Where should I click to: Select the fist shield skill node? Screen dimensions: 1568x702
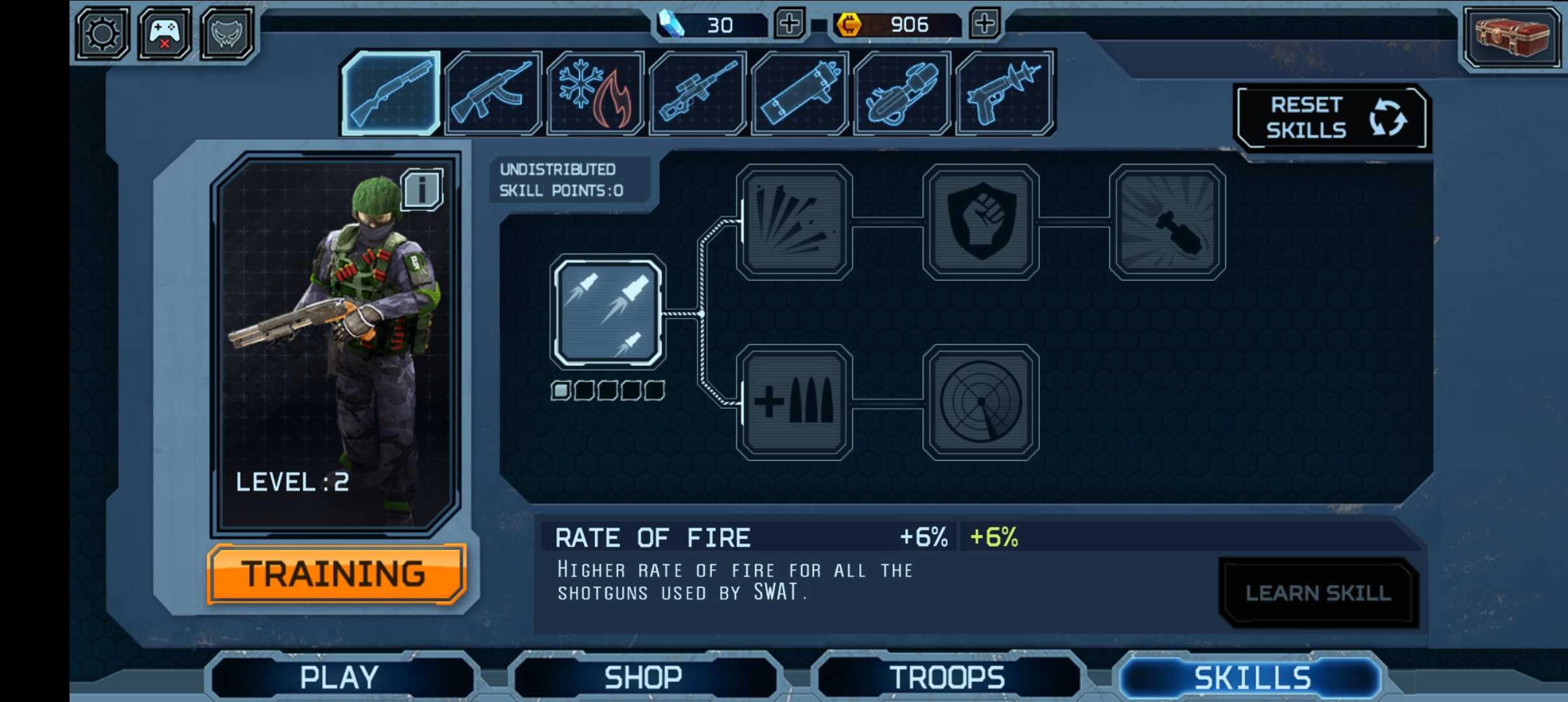[980, 222]
